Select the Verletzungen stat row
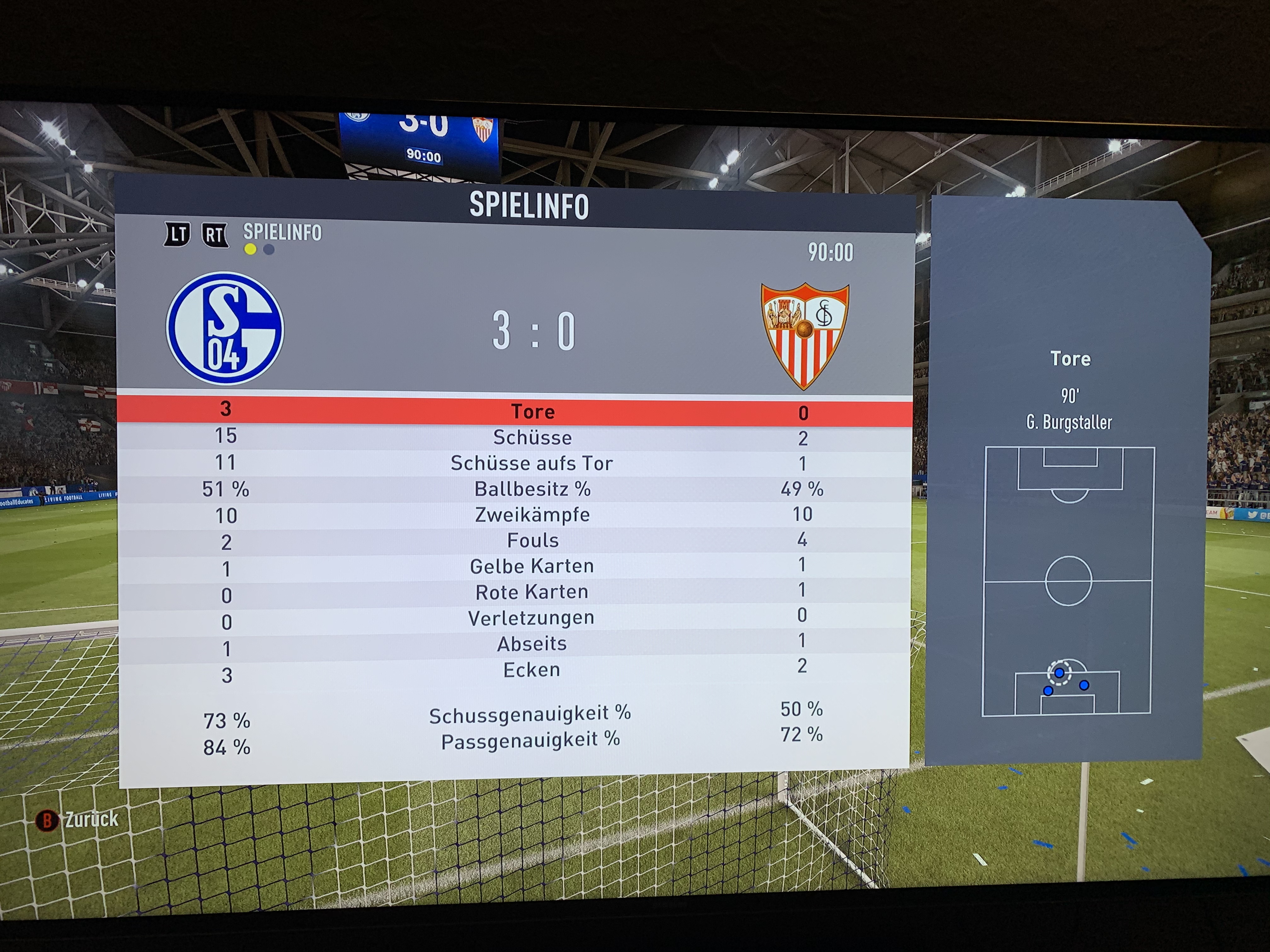1270x952 pixels. [x=531, y=618]
